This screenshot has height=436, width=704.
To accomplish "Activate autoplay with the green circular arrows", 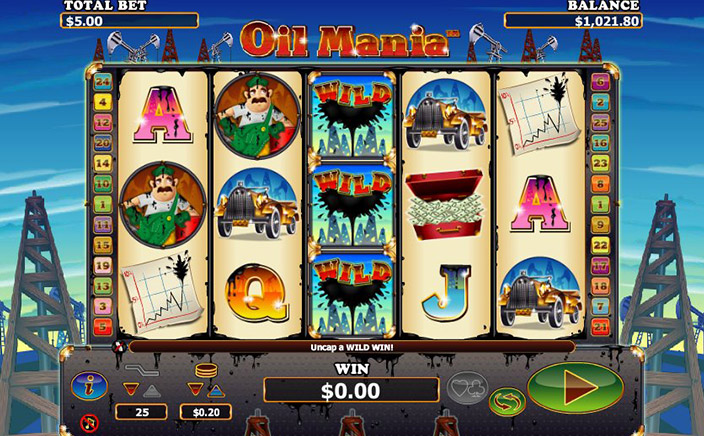I will coord(507,402).
